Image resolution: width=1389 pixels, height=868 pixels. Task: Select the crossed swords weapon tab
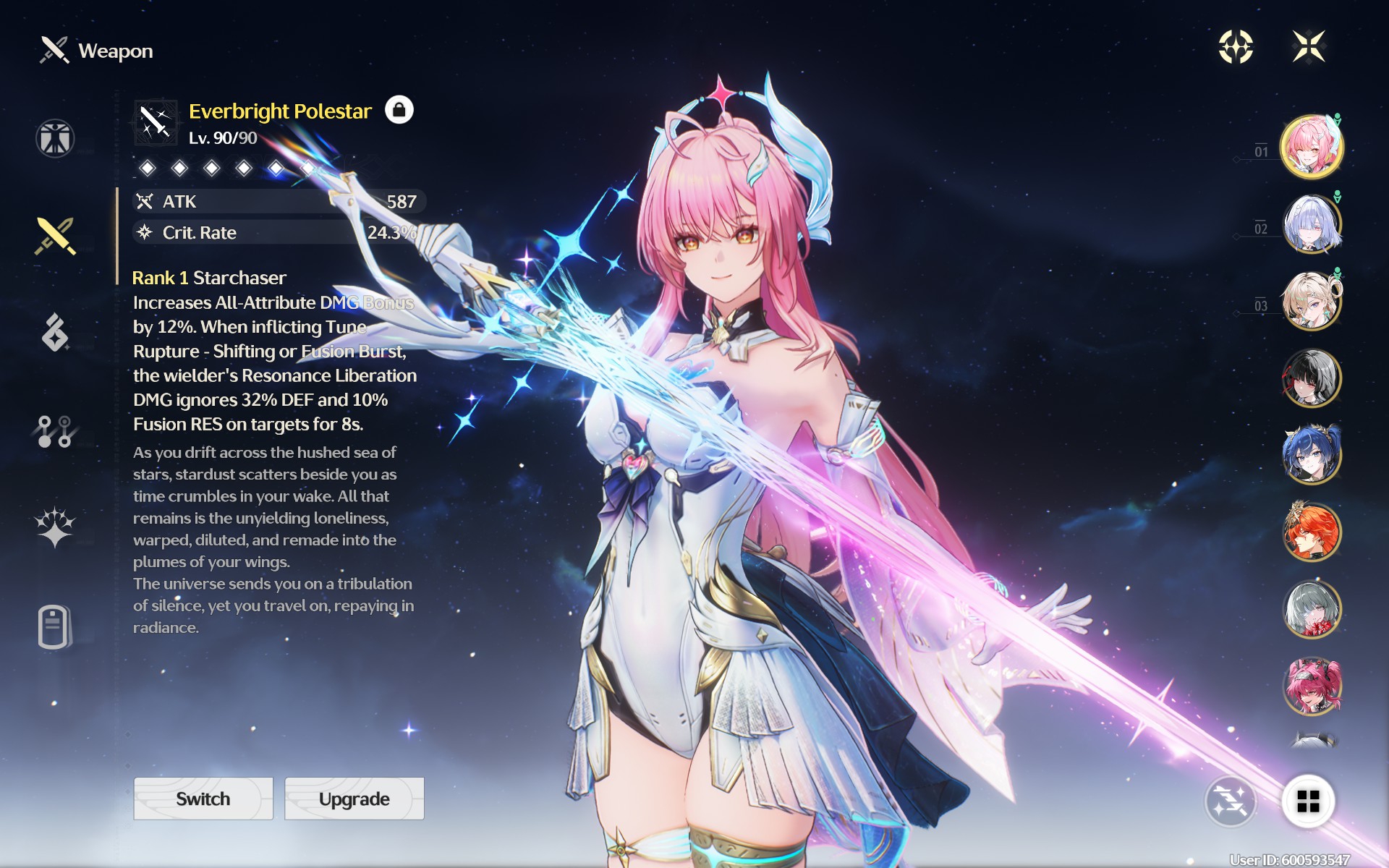coord(55,236)
